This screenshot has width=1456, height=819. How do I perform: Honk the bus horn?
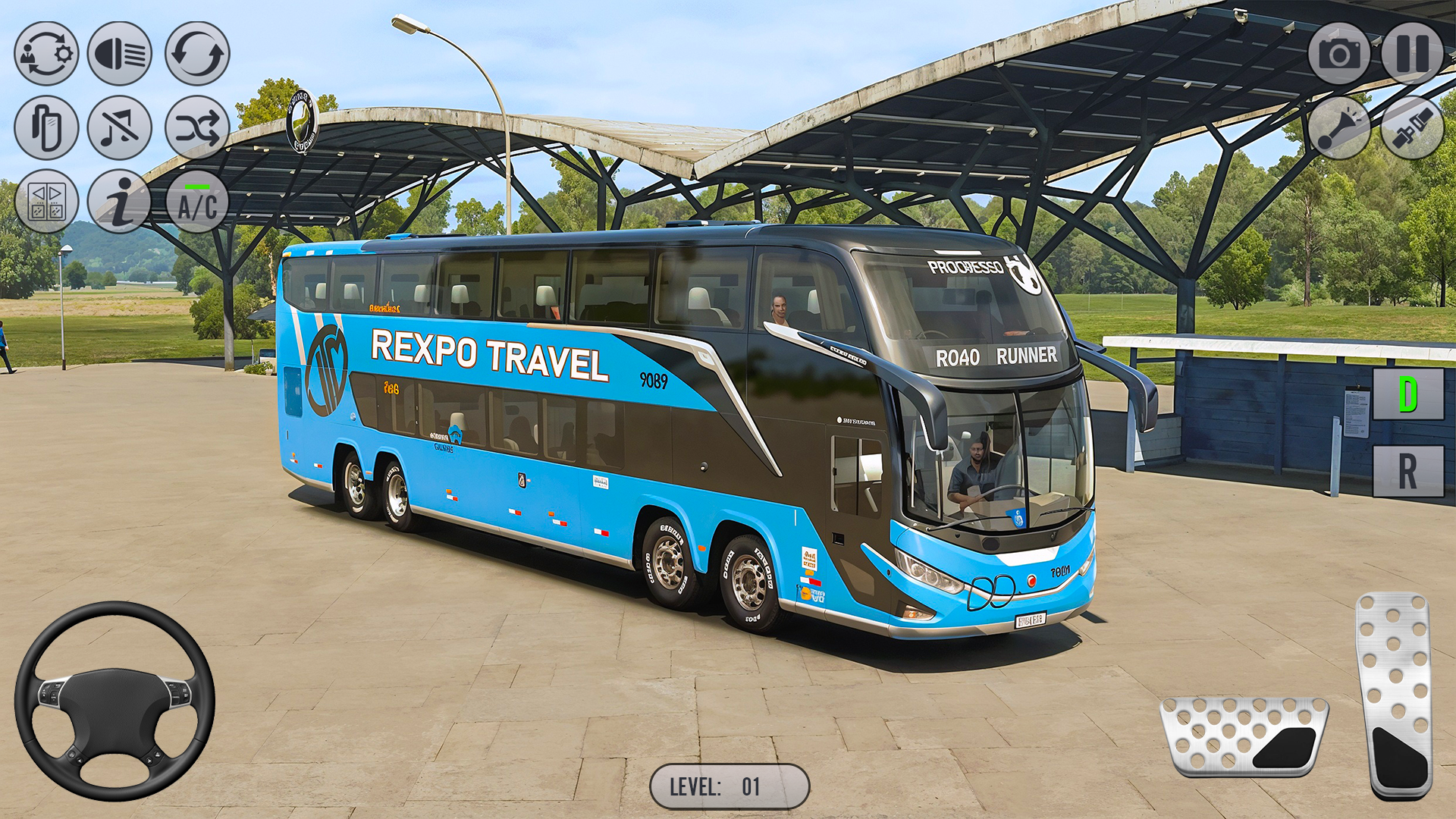(x=1341, y=129)
